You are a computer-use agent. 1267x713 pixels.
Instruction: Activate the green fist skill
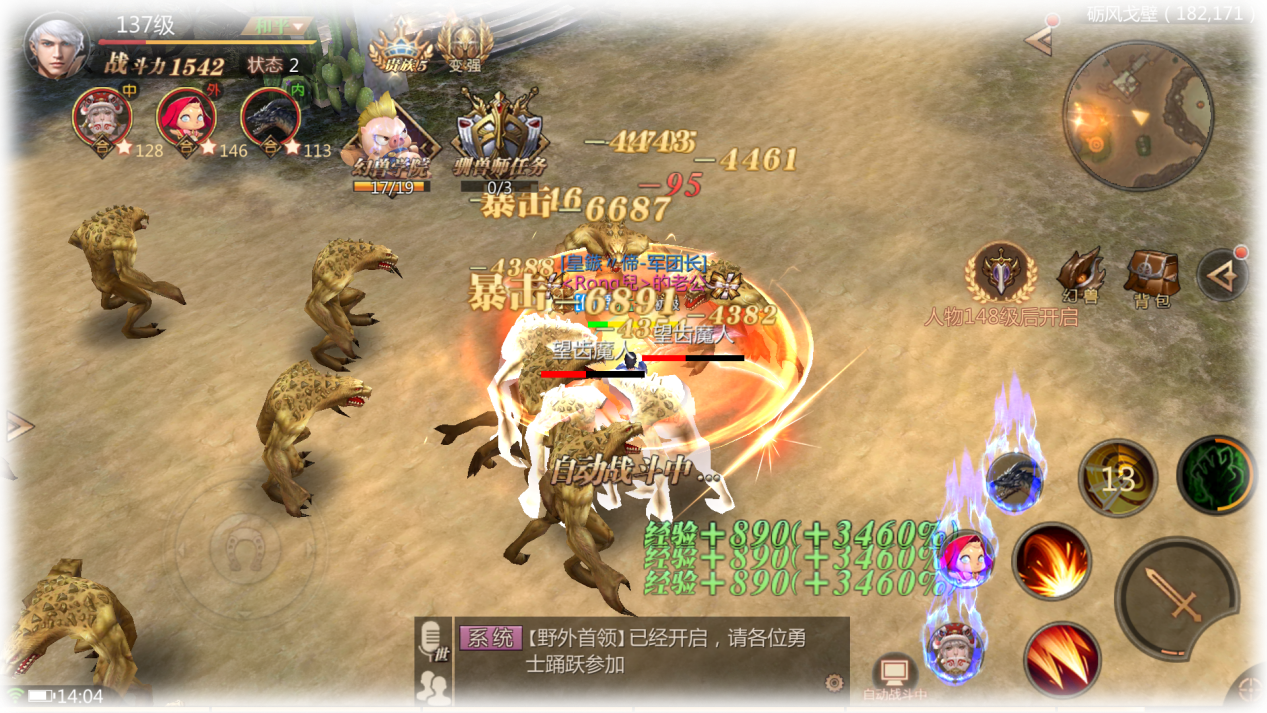point(1216,476)
